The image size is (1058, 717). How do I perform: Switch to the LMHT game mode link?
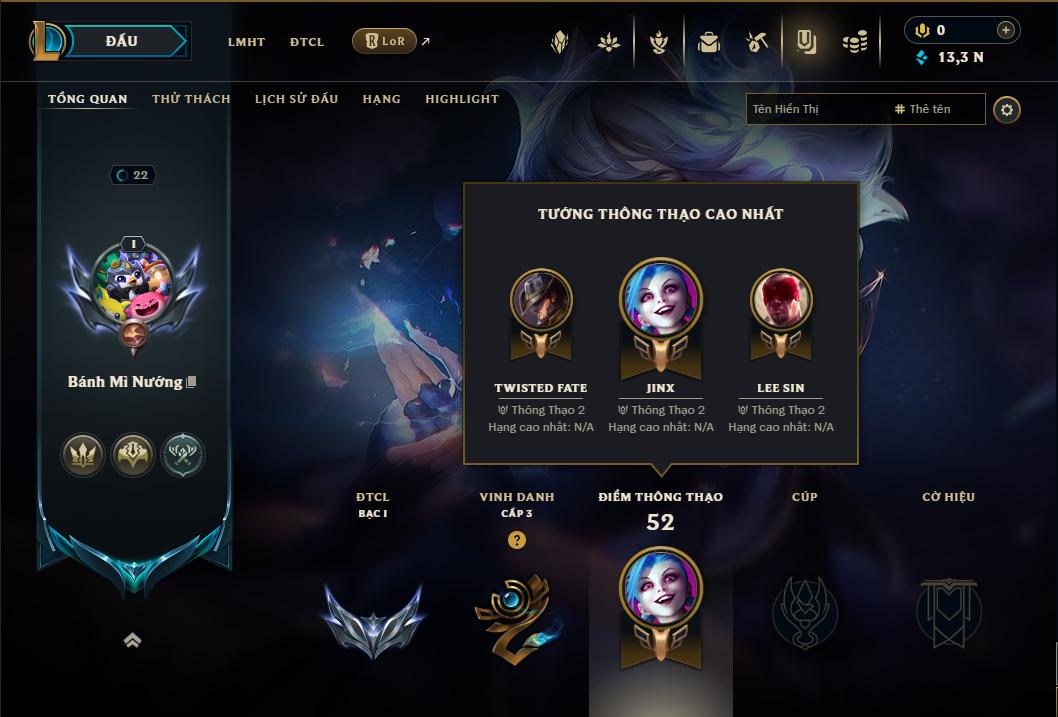pos(246,42)
